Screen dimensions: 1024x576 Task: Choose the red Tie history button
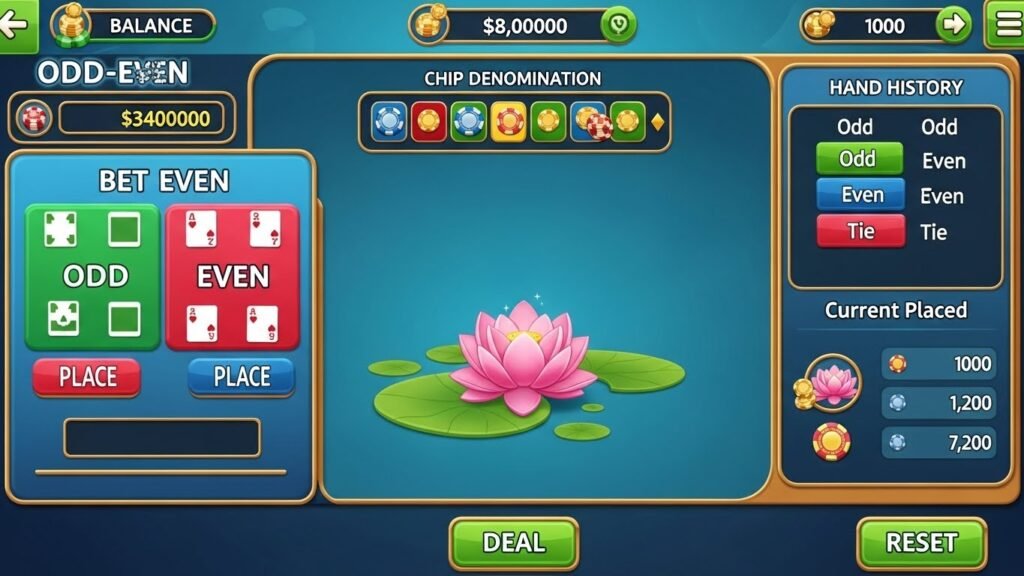[860, 231]
